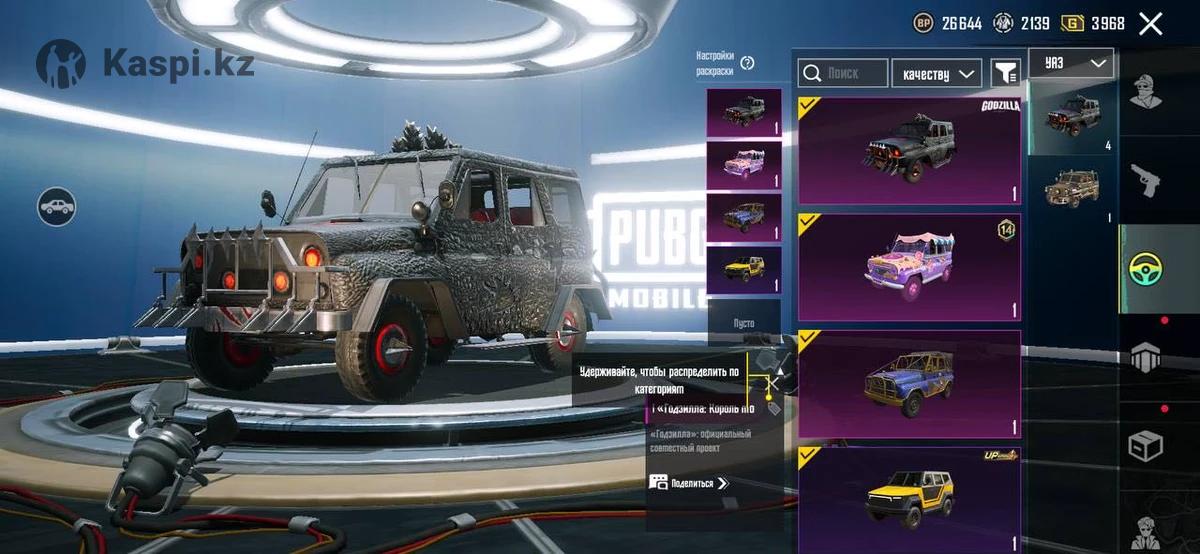The image size is (1200, 554).
Task: Open the quality sort dropdown
Action: pyautogui.click(x=936, y=73)
